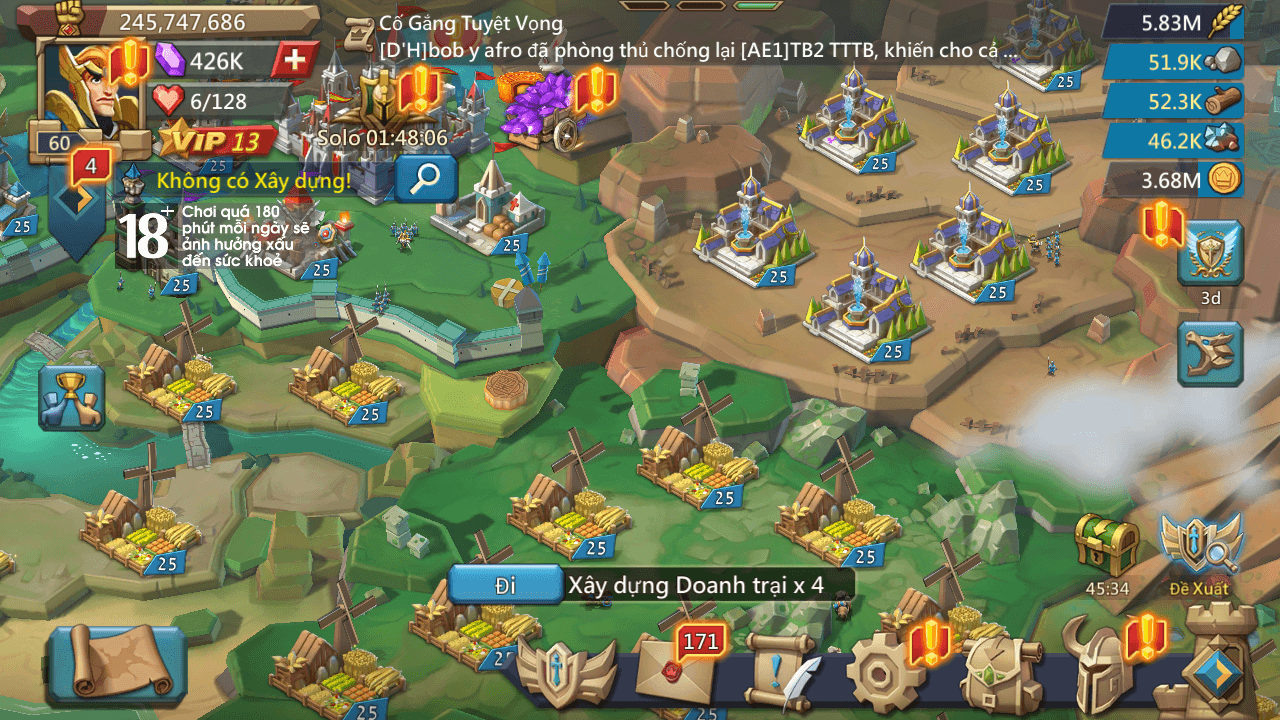This screenshot has height=720, width=1280.
Task: Select the "Không có Xây dựng!" builder notice
Action: 253,181
